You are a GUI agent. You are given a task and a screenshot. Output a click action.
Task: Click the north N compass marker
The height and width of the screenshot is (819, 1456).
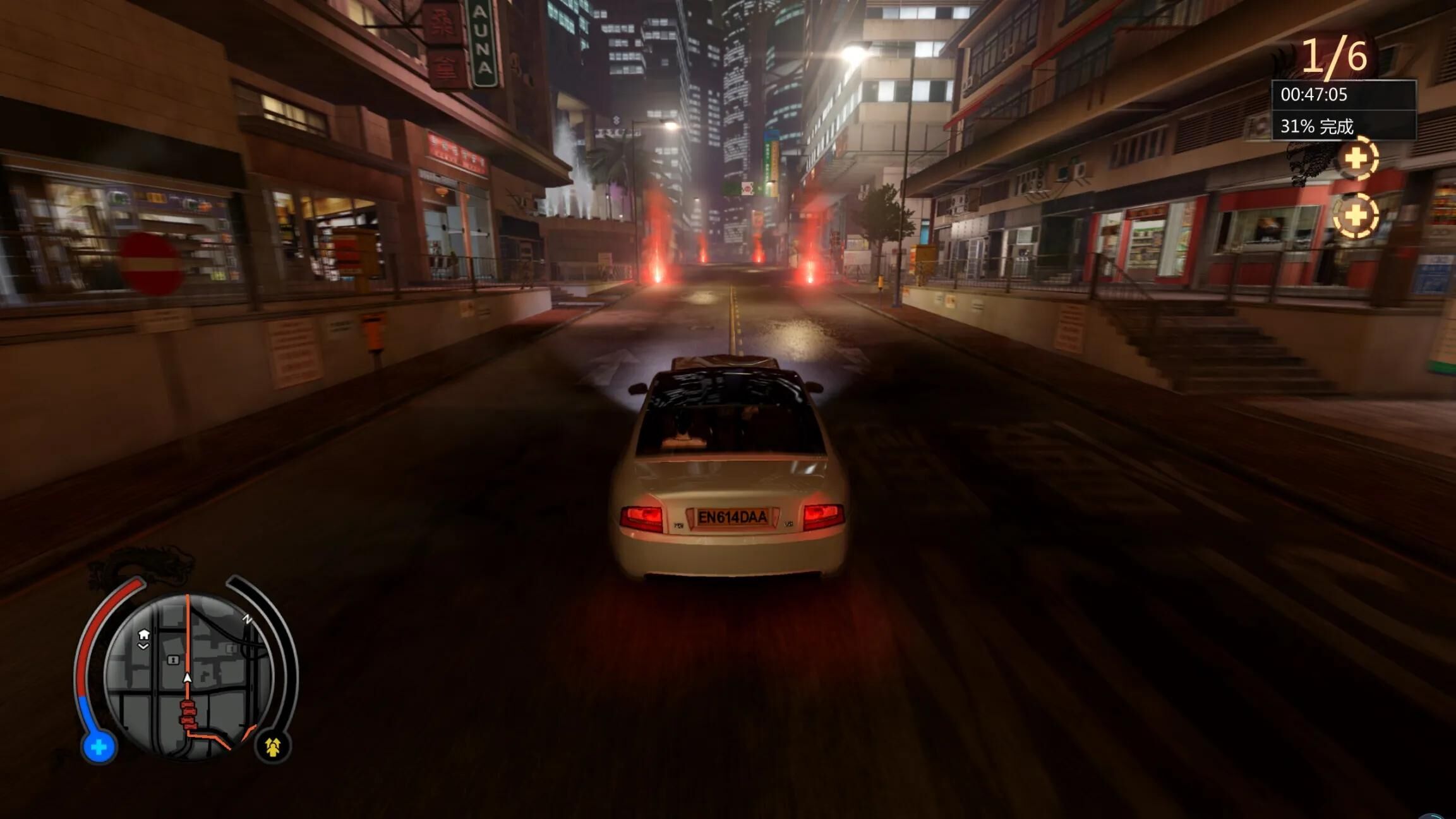pyautogui.click(x=248, y=619)
